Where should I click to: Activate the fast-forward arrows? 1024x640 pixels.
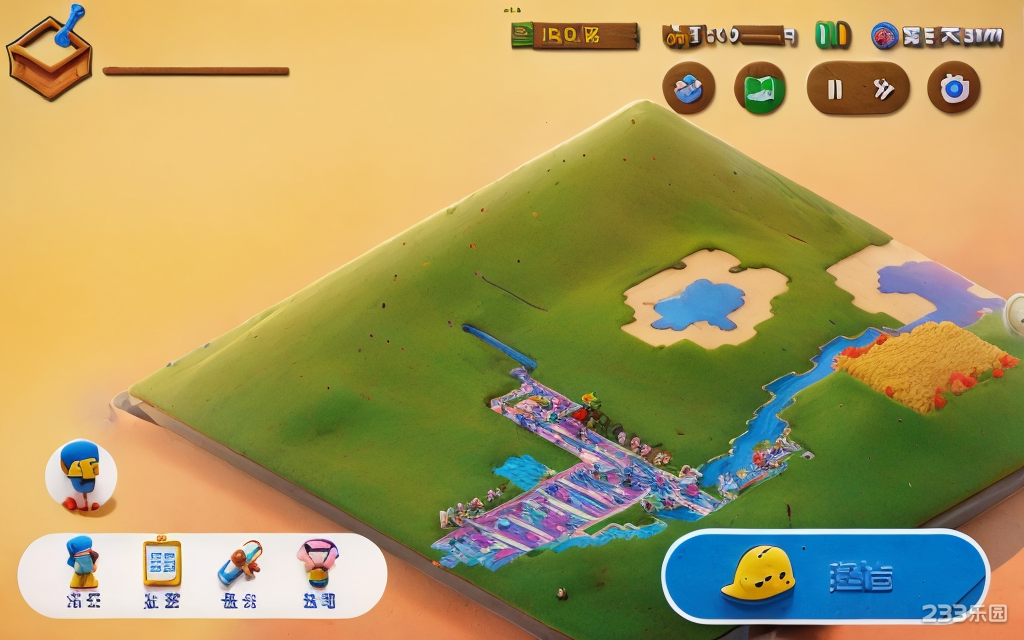(883, 89)
